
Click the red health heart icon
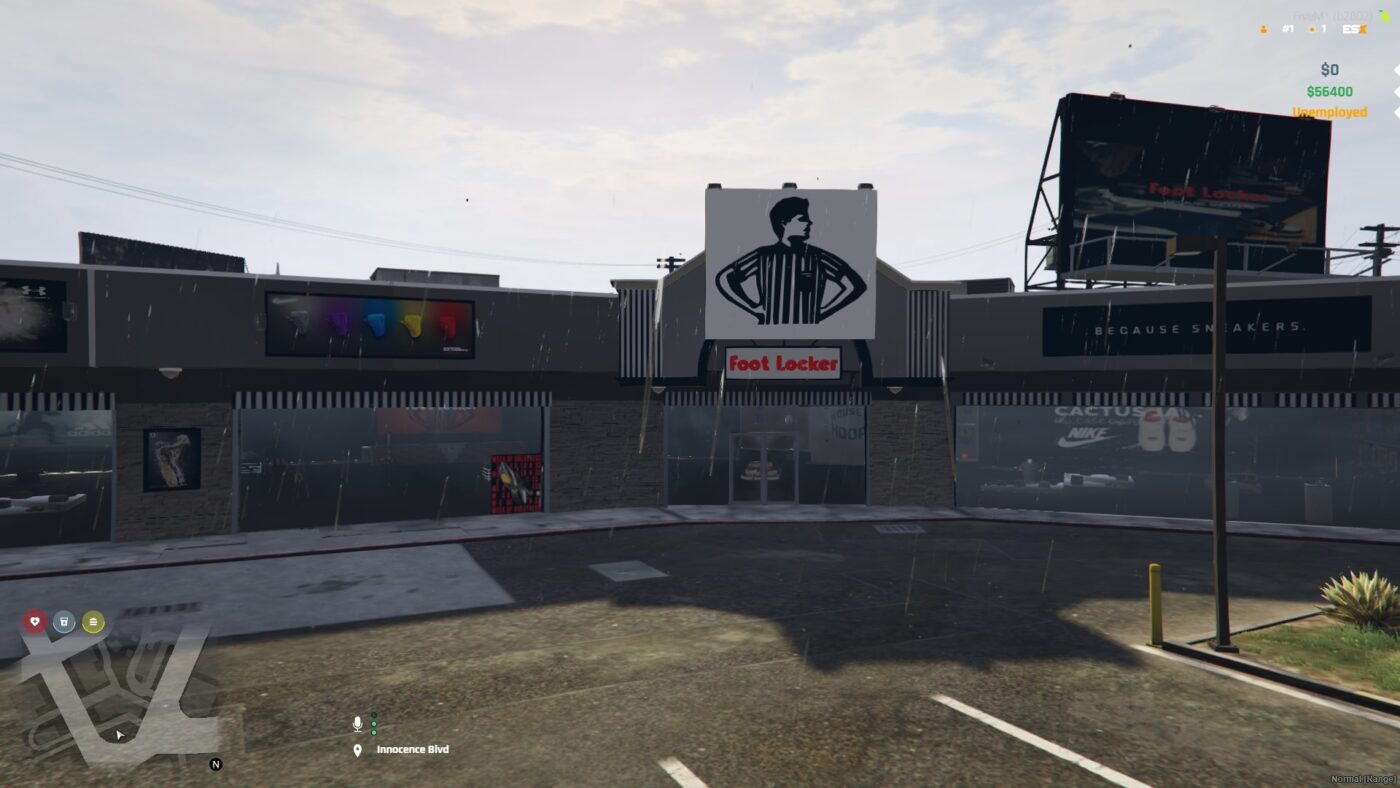35,621
